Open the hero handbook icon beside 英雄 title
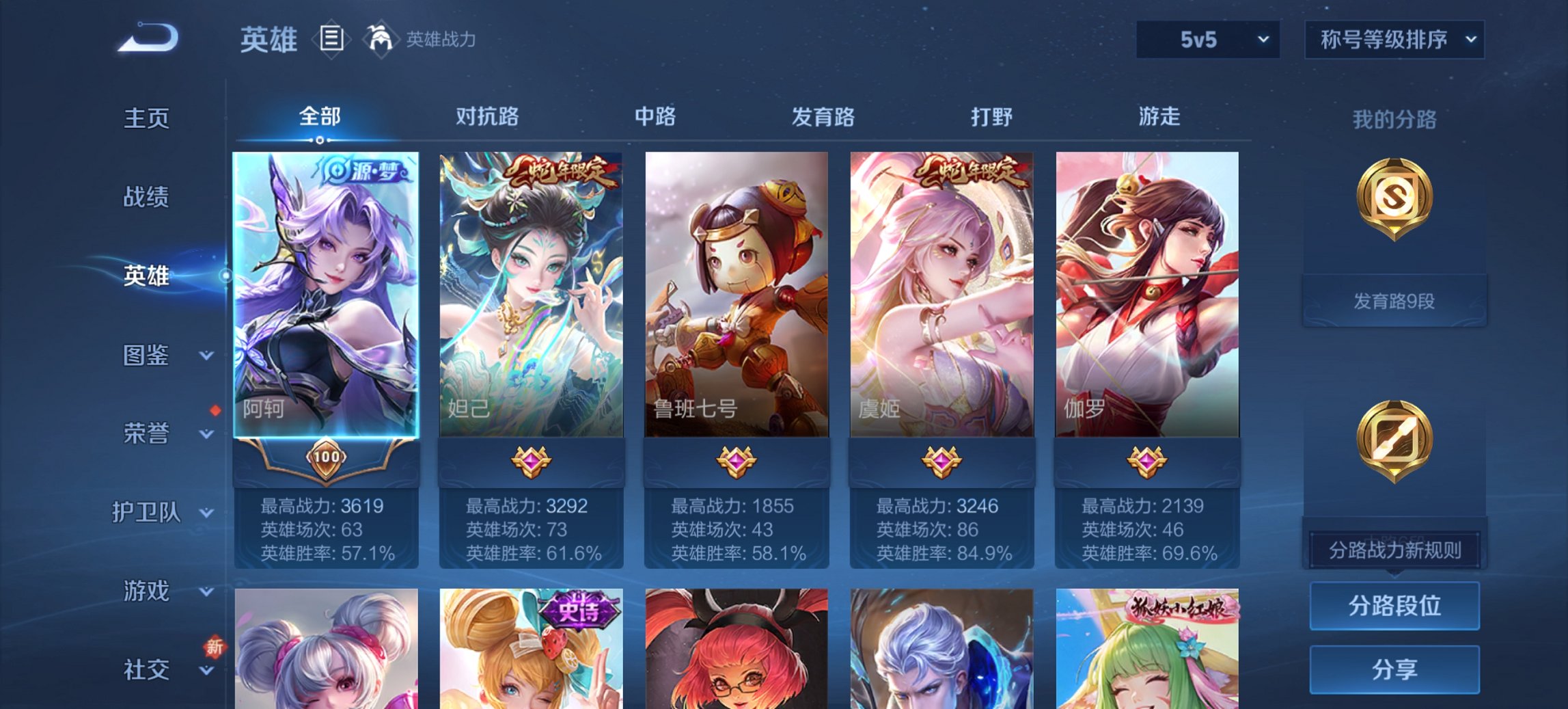Image resolution: width=1568 pixels, height=709 pixels. [332, 40]
